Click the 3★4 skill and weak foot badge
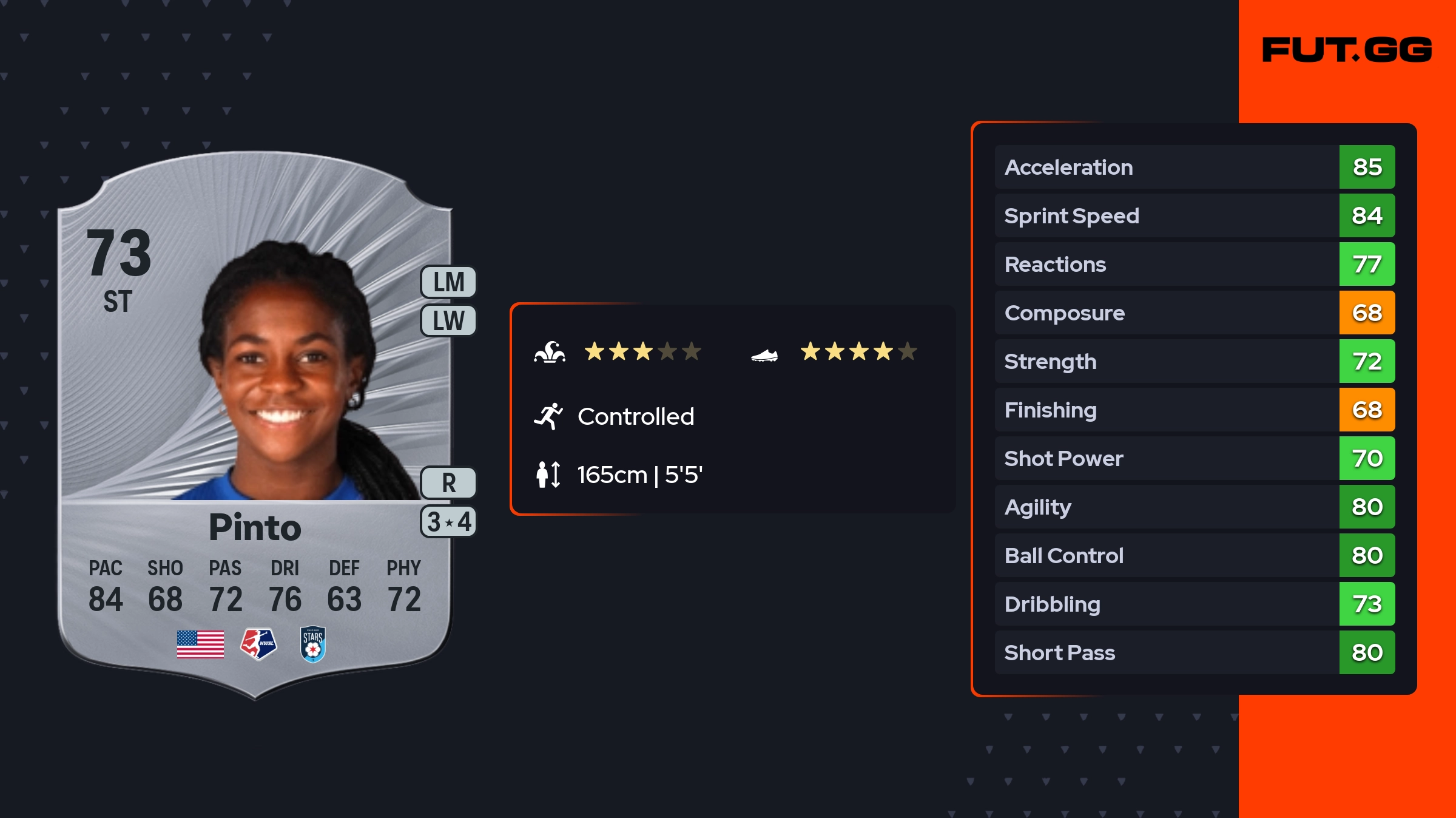 click(x=448, y=522)
